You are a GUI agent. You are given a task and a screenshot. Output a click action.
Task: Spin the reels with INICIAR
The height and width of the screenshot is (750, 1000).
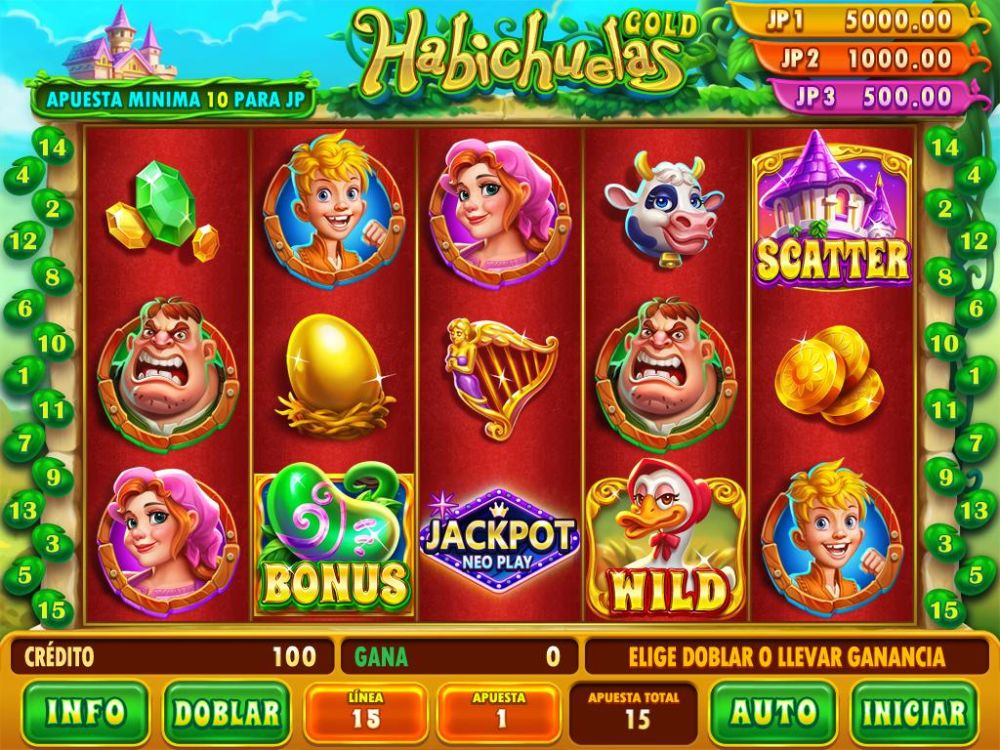coord(915,712)
